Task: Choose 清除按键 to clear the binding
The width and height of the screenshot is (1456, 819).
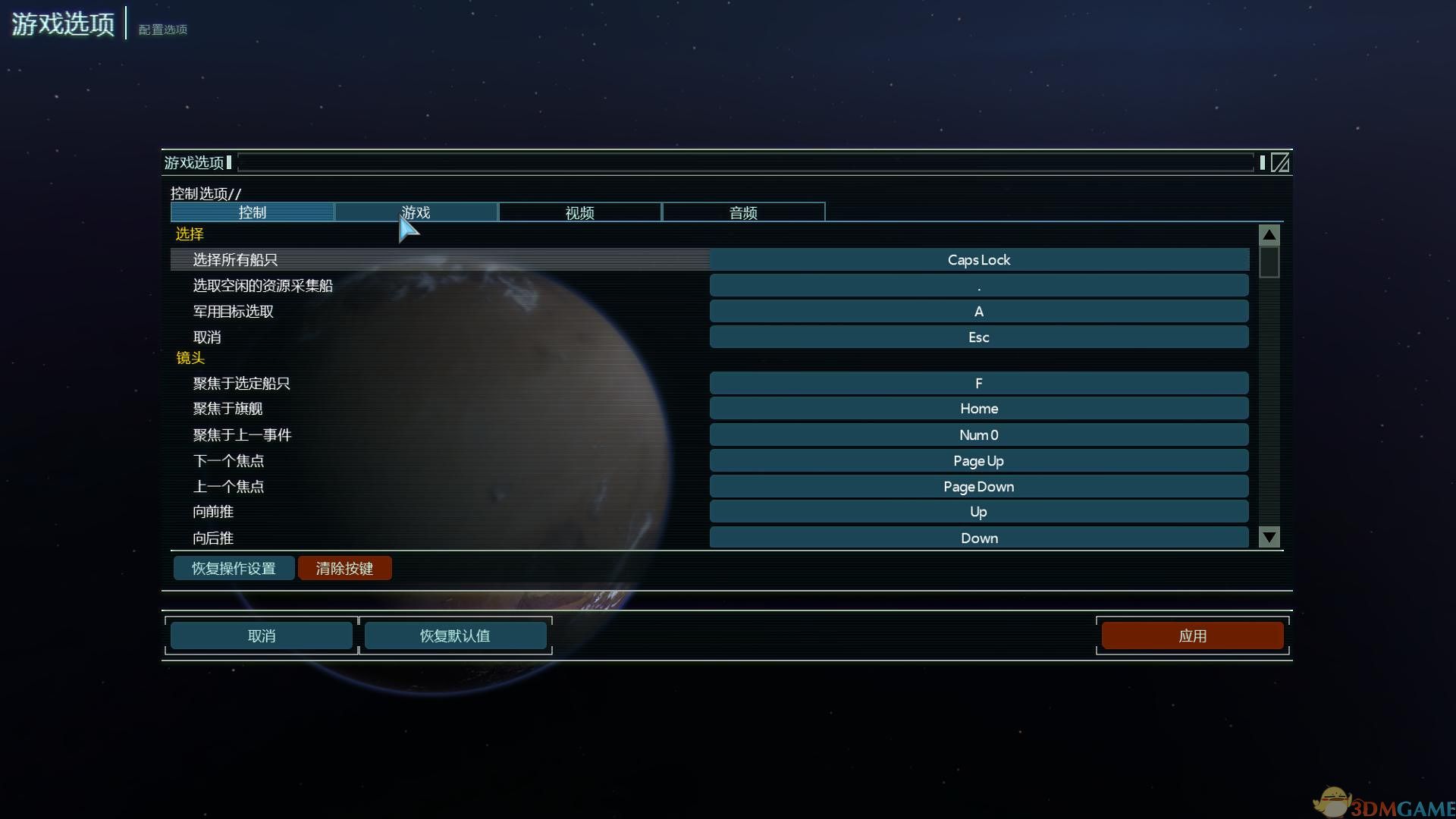Action: (x=344, y=568)
